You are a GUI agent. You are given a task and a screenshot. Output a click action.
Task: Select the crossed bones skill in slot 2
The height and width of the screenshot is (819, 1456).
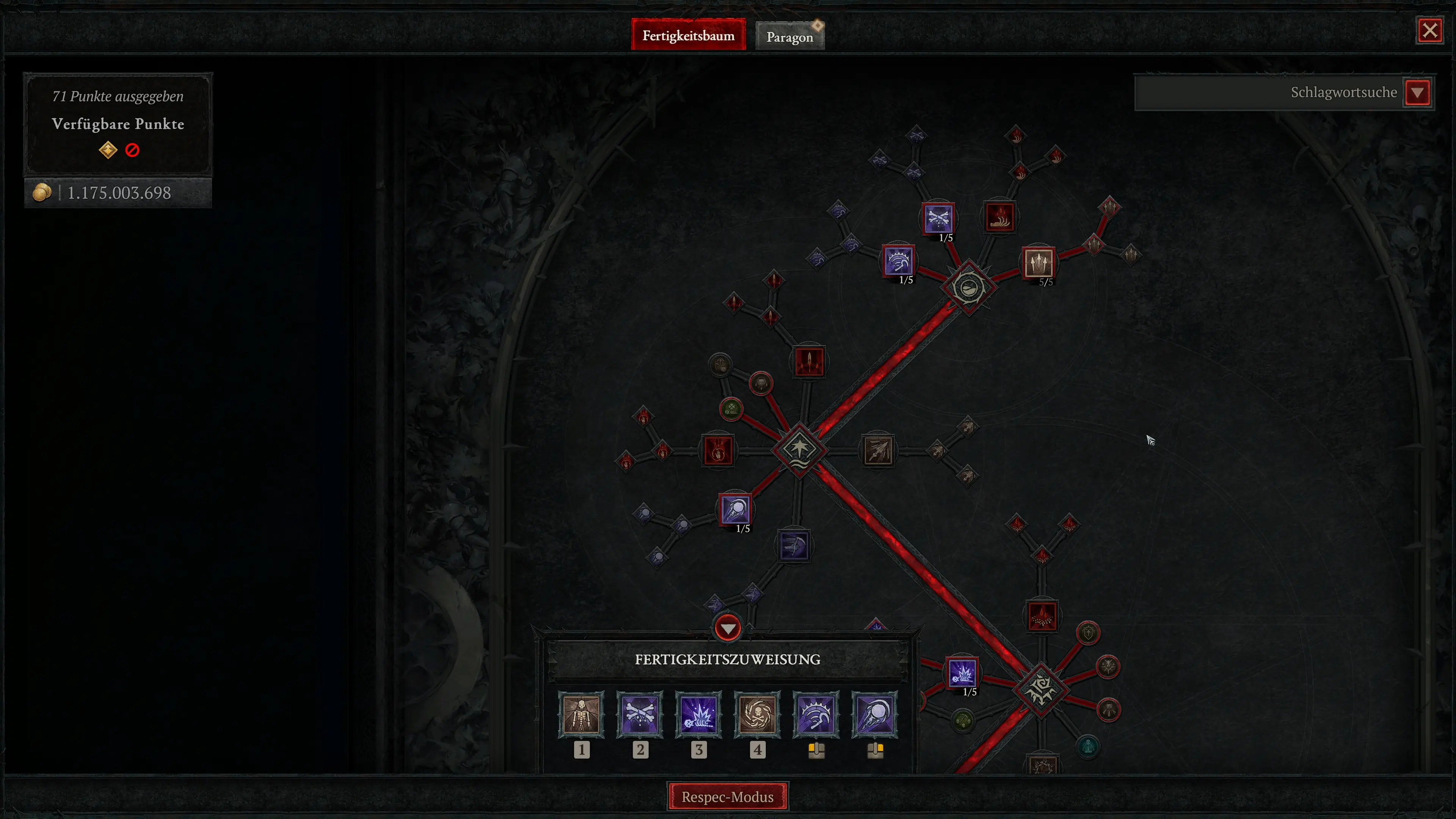pyautogui.click(x=640, y=715)
